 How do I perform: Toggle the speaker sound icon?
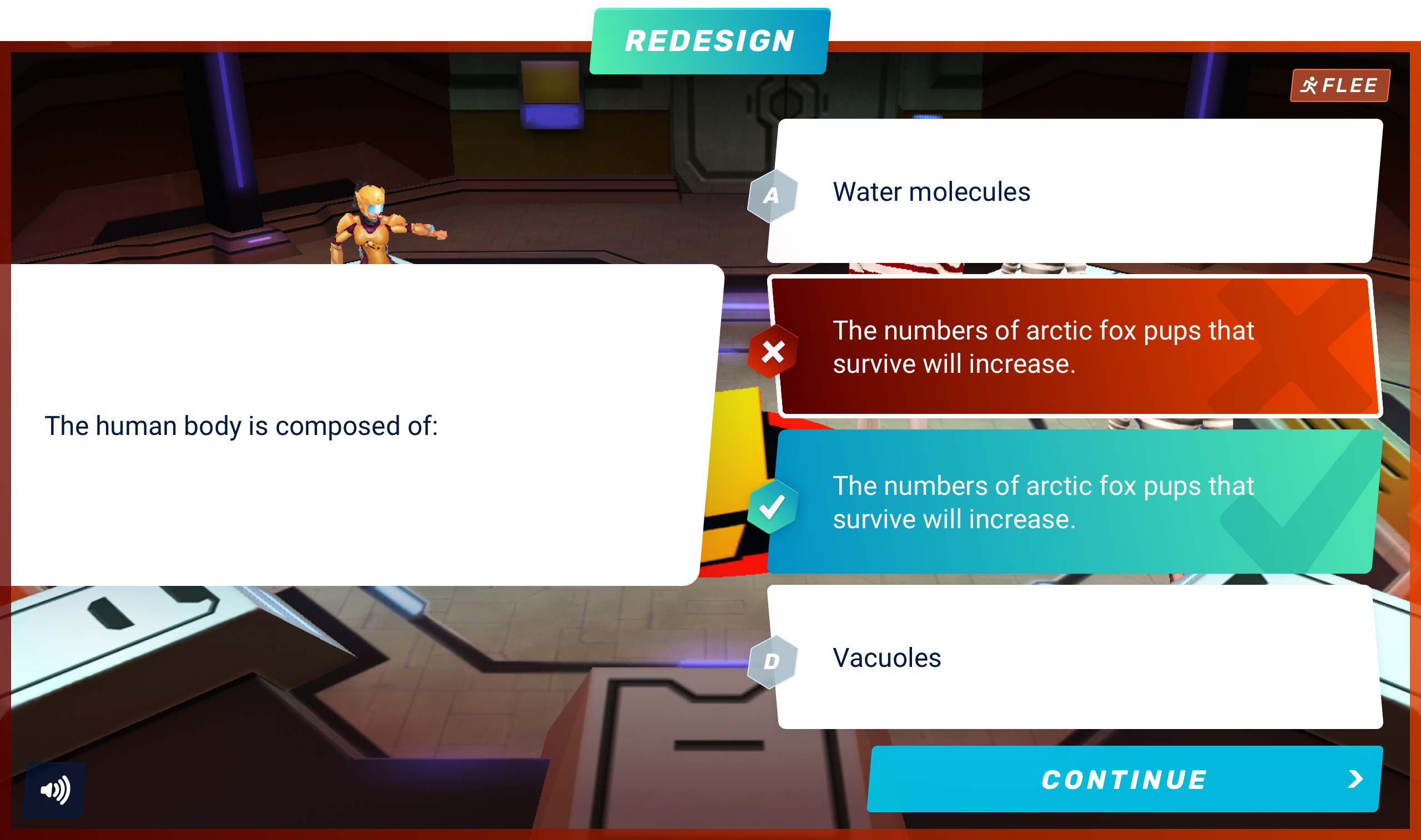[55, 789]
